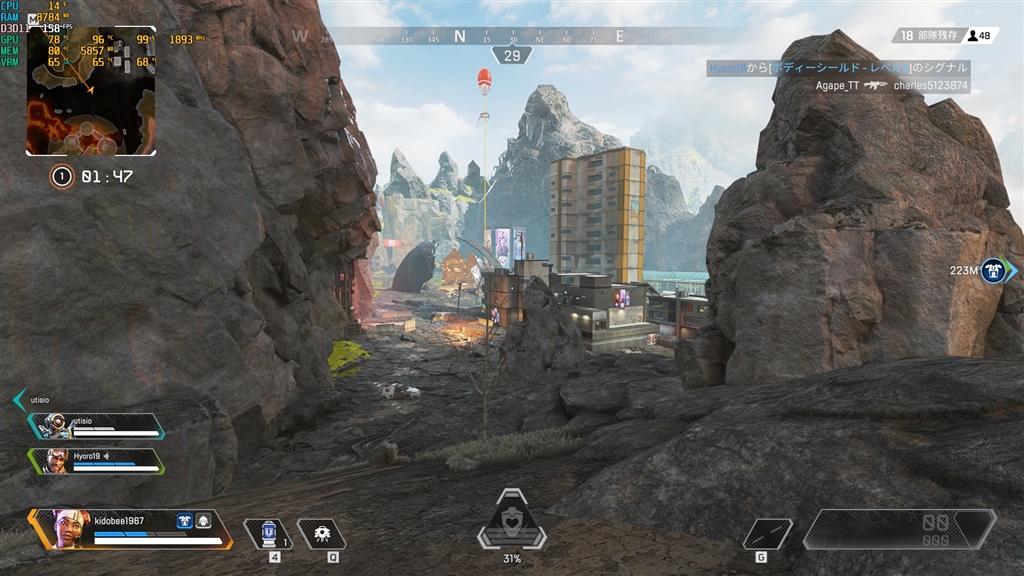Activate the tactical ability icon
This screenshot has width=1024, height=576.
coord(322,534)
